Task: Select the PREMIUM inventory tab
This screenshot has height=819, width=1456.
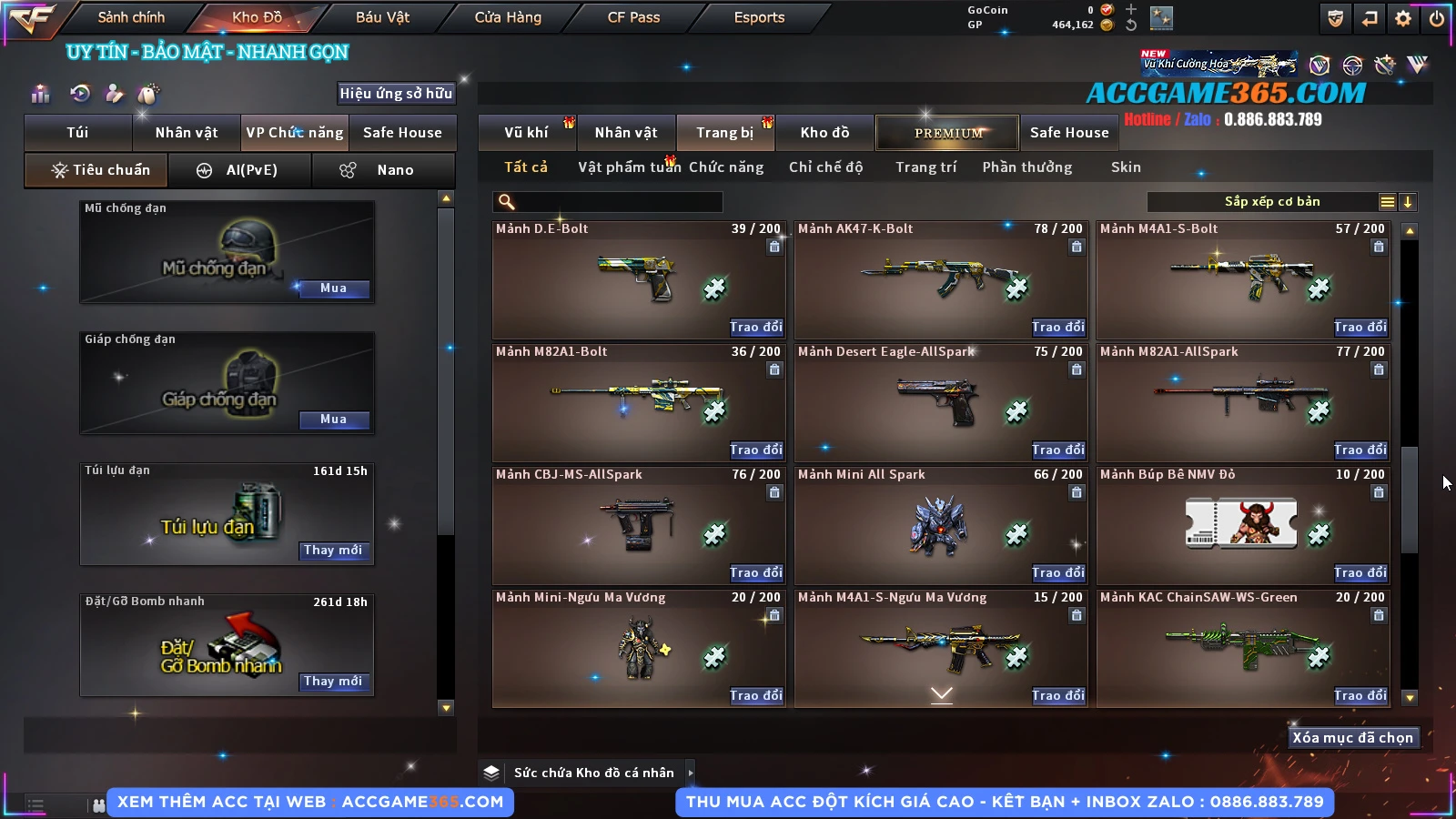Action: [948, 133]
